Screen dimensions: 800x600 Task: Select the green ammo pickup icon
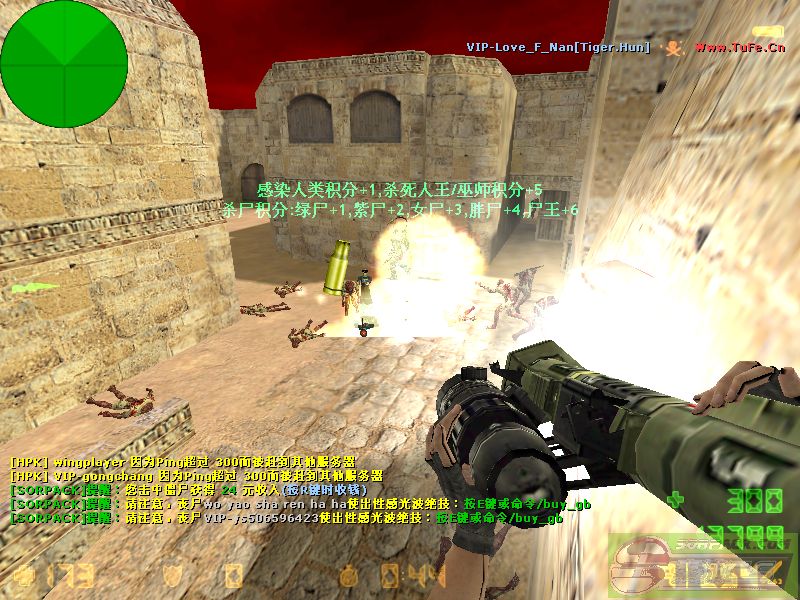pos(34,288)
